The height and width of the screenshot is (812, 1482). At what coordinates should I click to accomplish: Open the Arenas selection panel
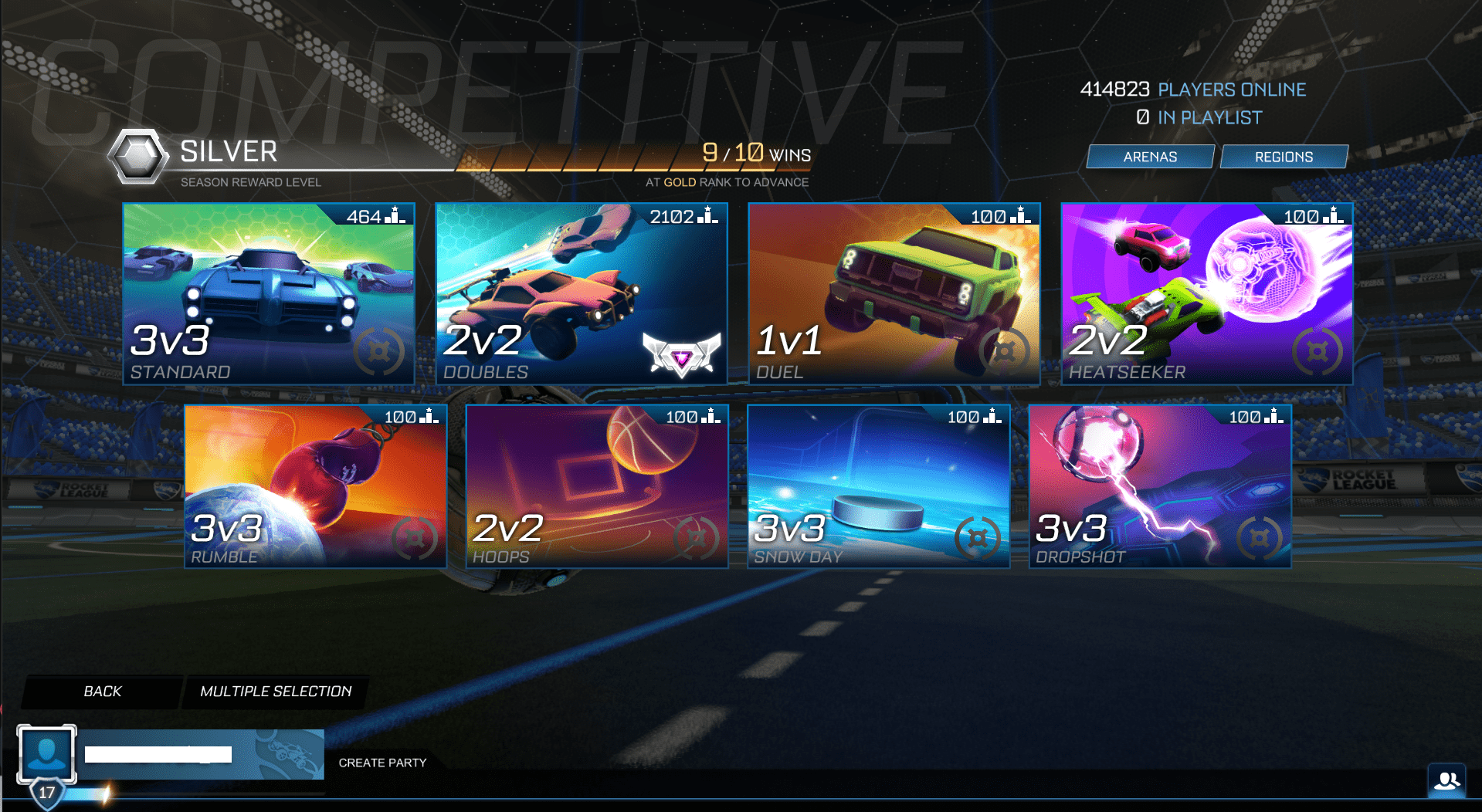tap(1149, 156)
